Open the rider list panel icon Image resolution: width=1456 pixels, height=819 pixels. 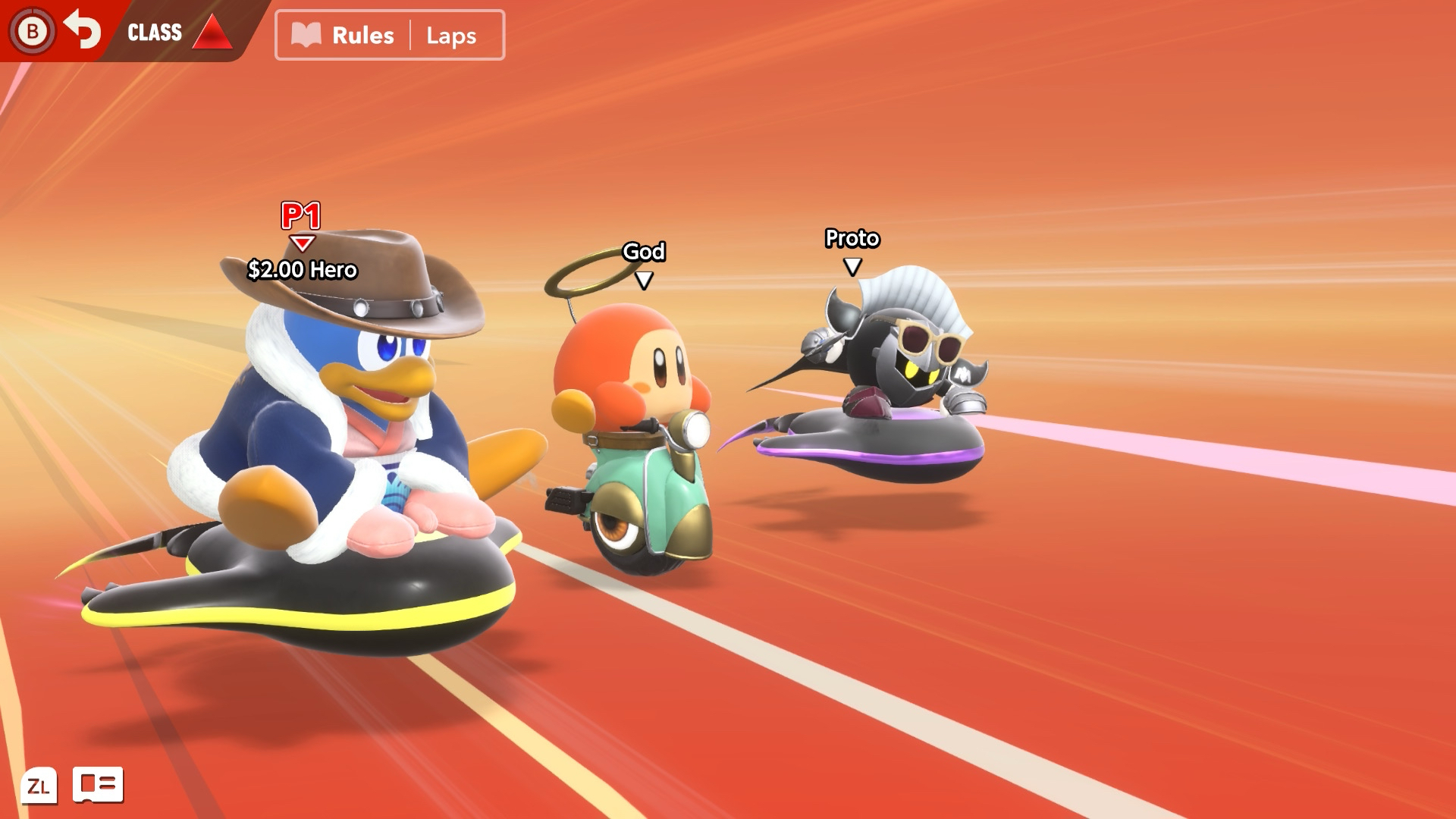pyautogui.click(x=98, y=785)
